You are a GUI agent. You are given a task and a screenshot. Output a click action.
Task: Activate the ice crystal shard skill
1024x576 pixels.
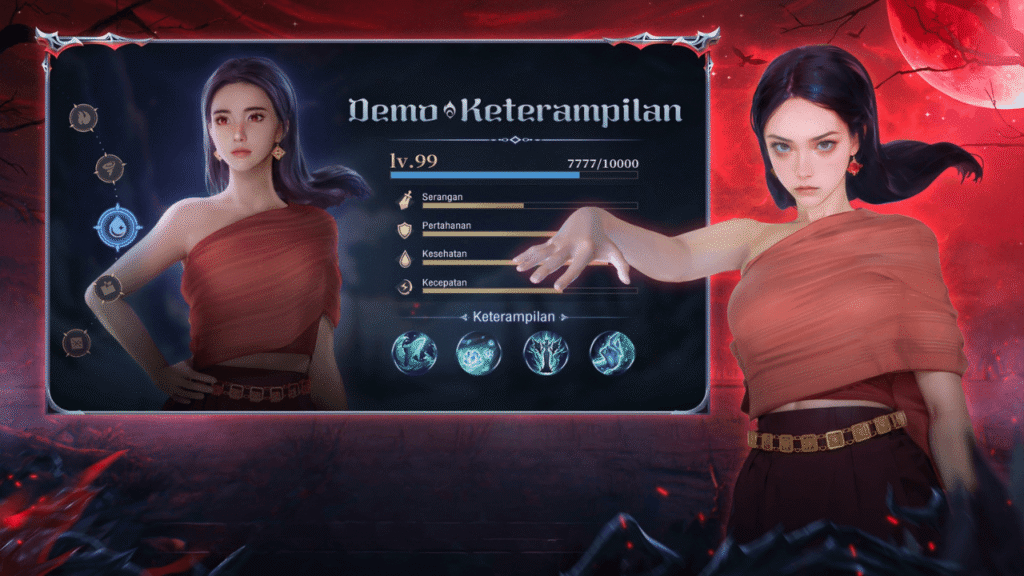[610, 353]
